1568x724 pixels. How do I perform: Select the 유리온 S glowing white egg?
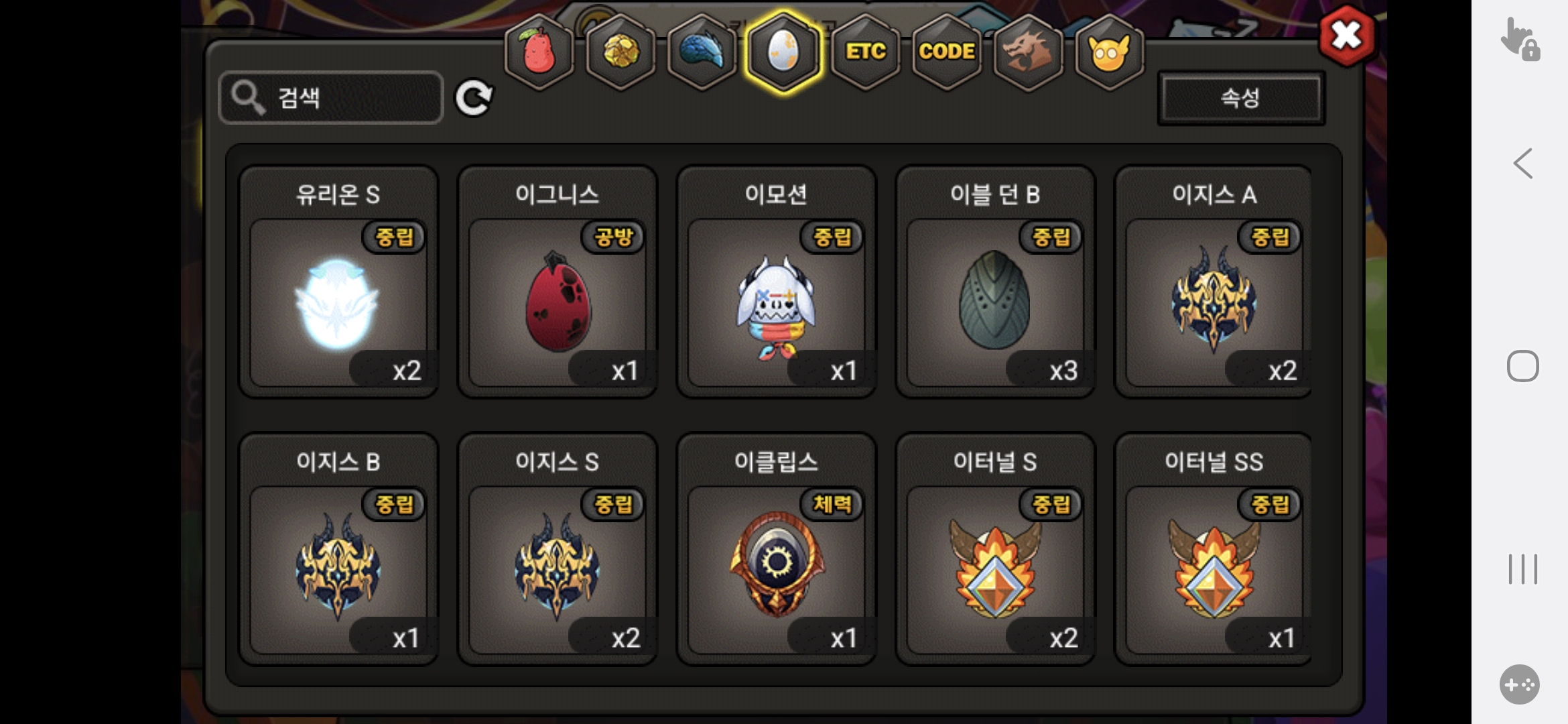pos(338,303)
